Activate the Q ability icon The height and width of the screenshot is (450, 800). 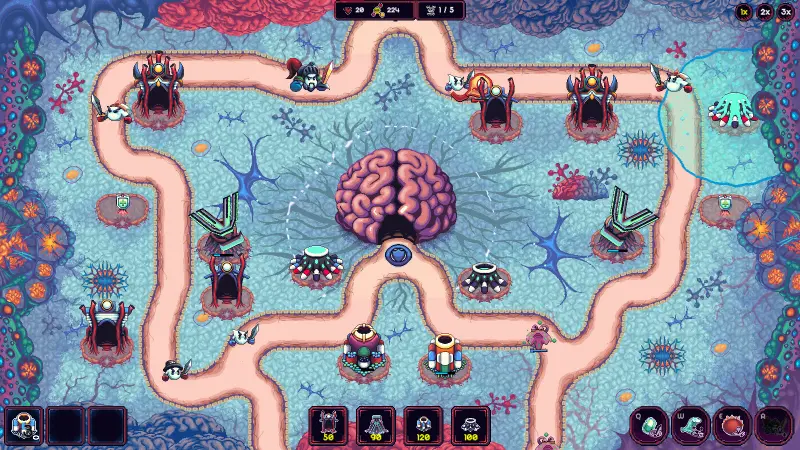(649, 427)
